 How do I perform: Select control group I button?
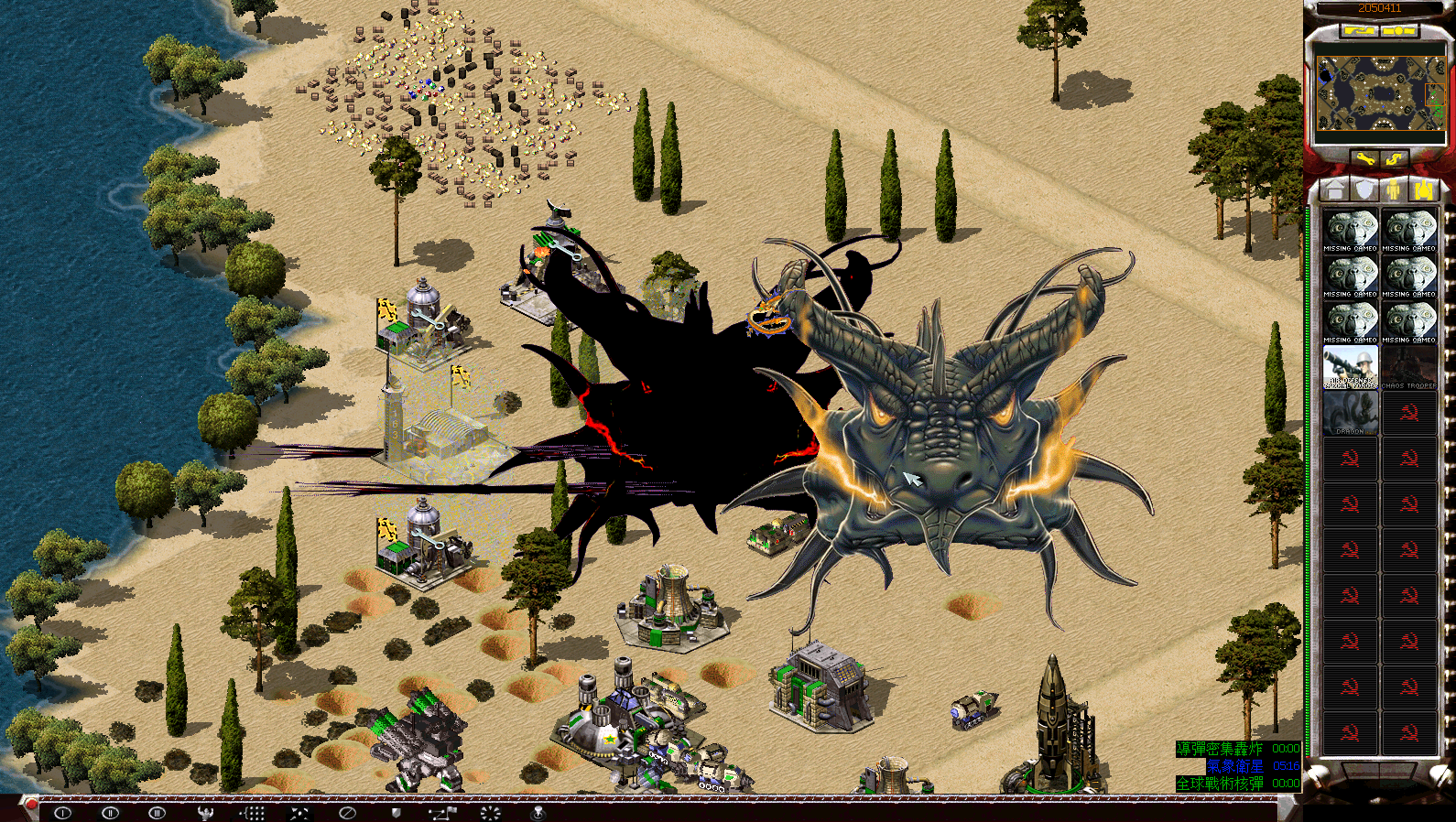pos(62,812)
